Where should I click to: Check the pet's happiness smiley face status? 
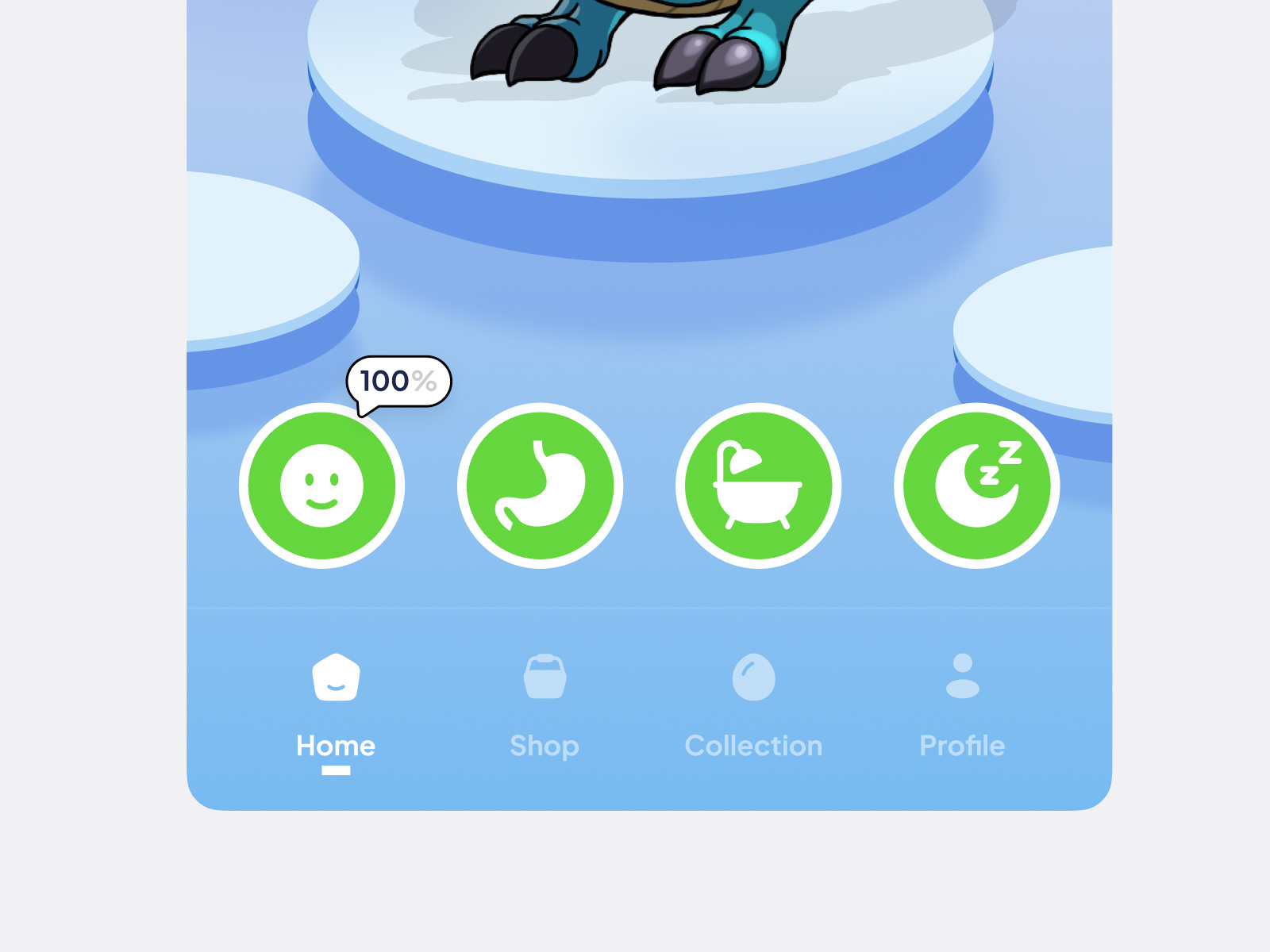(x=322, y=486)
